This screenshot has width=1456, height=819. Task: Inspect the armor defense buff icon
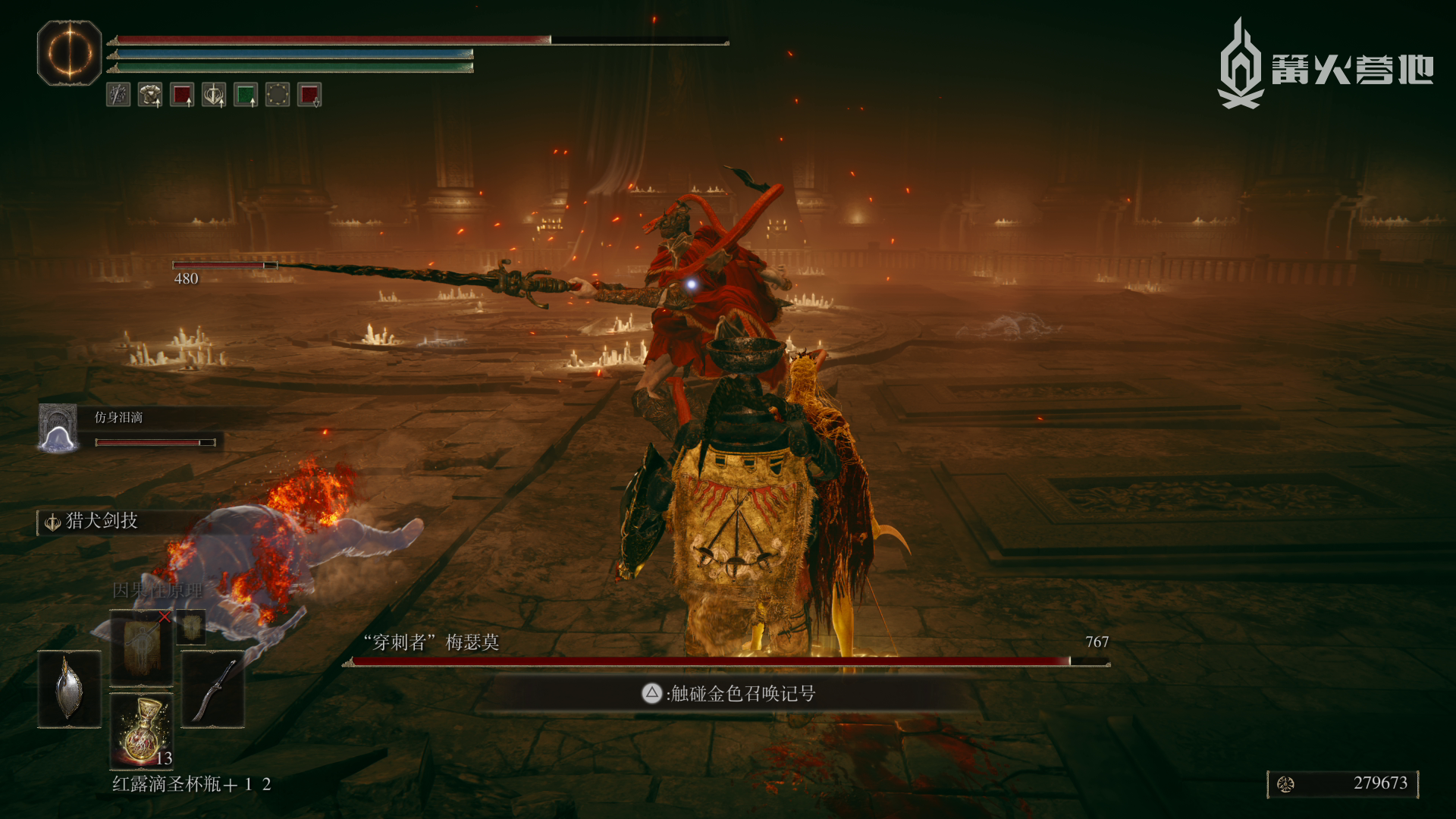coord(150,95)
